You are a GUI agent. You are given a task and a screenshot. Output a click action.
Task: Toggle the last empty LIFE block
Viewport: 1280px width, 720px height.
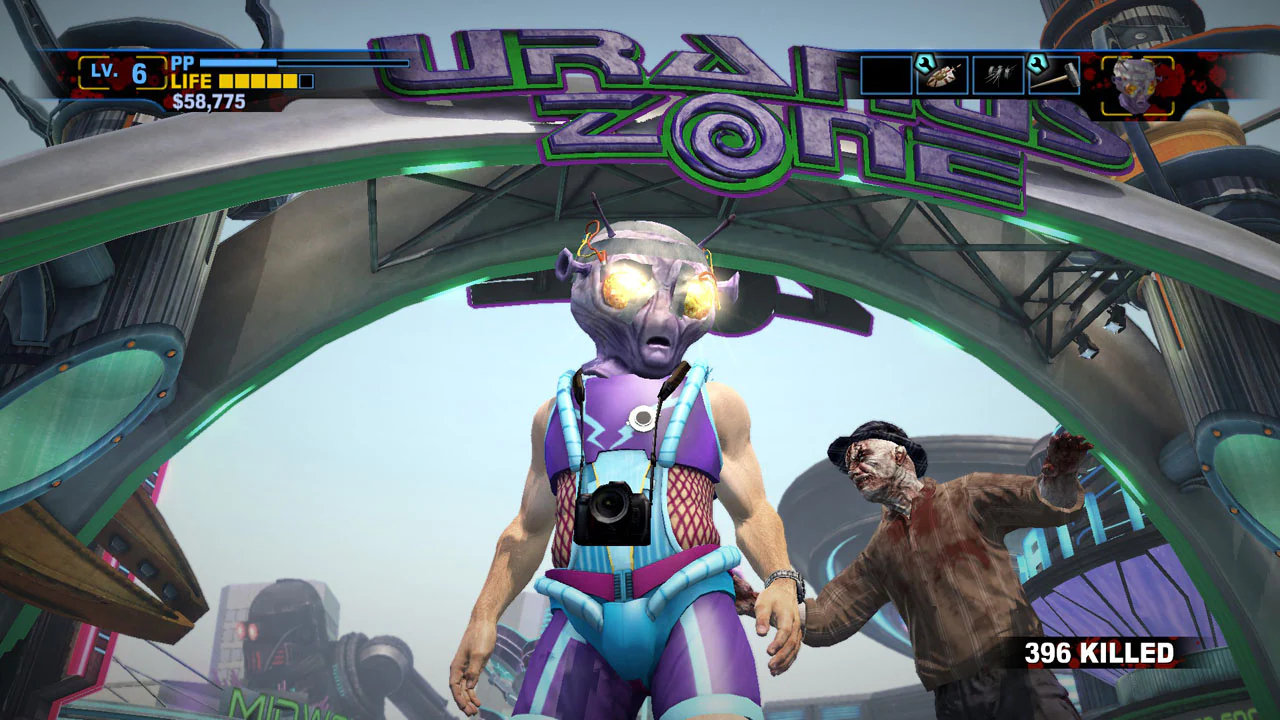tap(305, 81)
